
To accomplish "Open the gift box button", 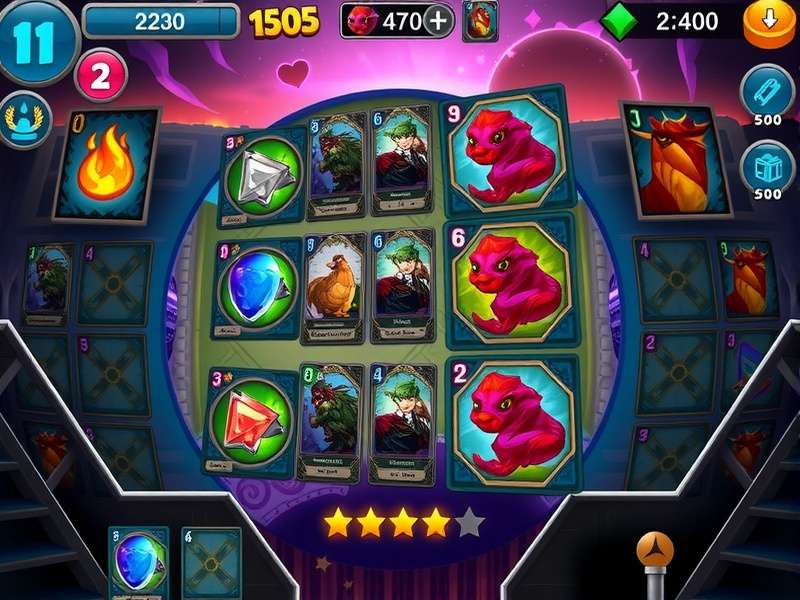I will coord(767,164).
